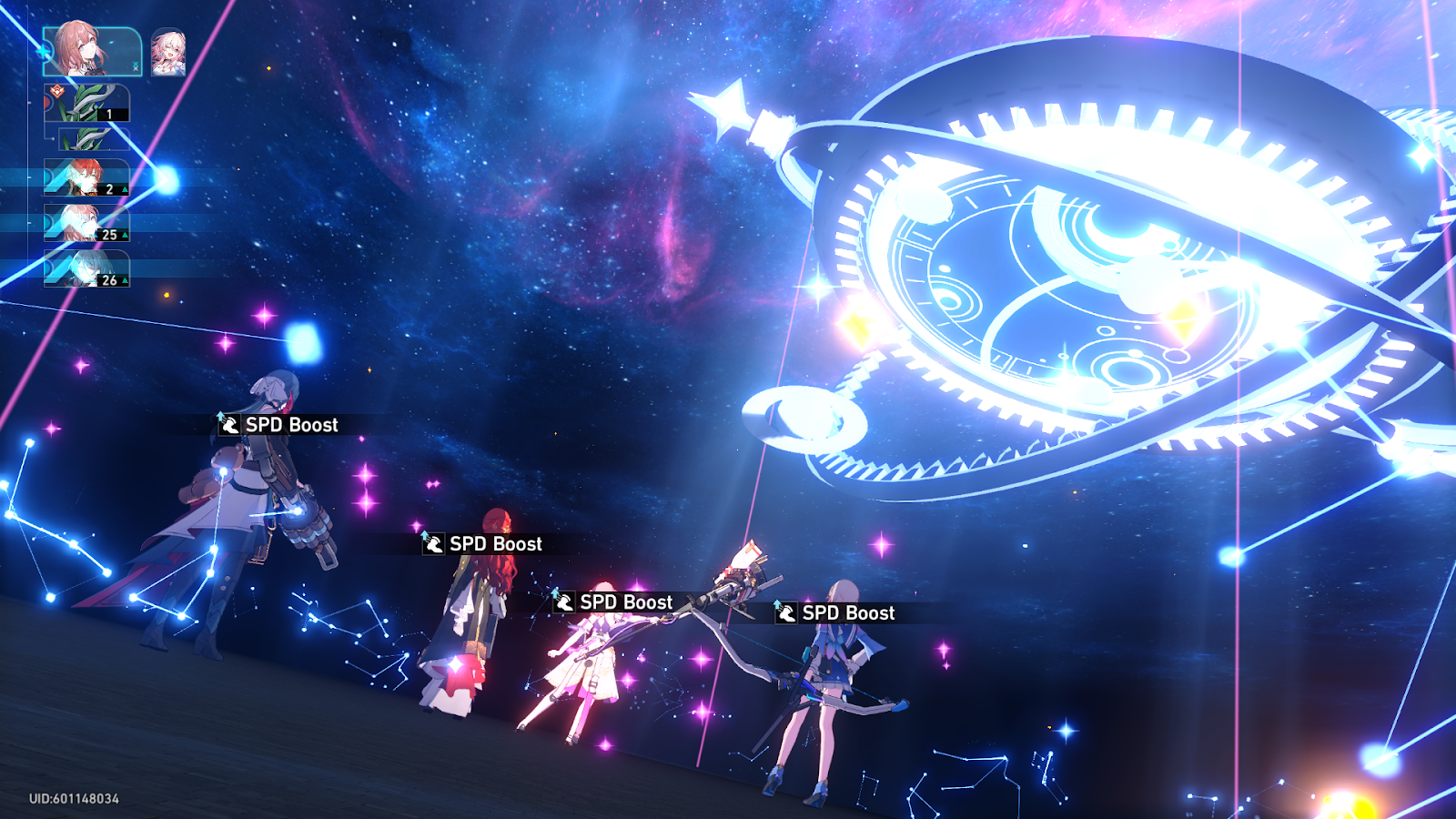This screenshot has width=1456, height=819.
Task: Click the red elite enemy insignia on the turn order
Action: [x=58, y=90]
